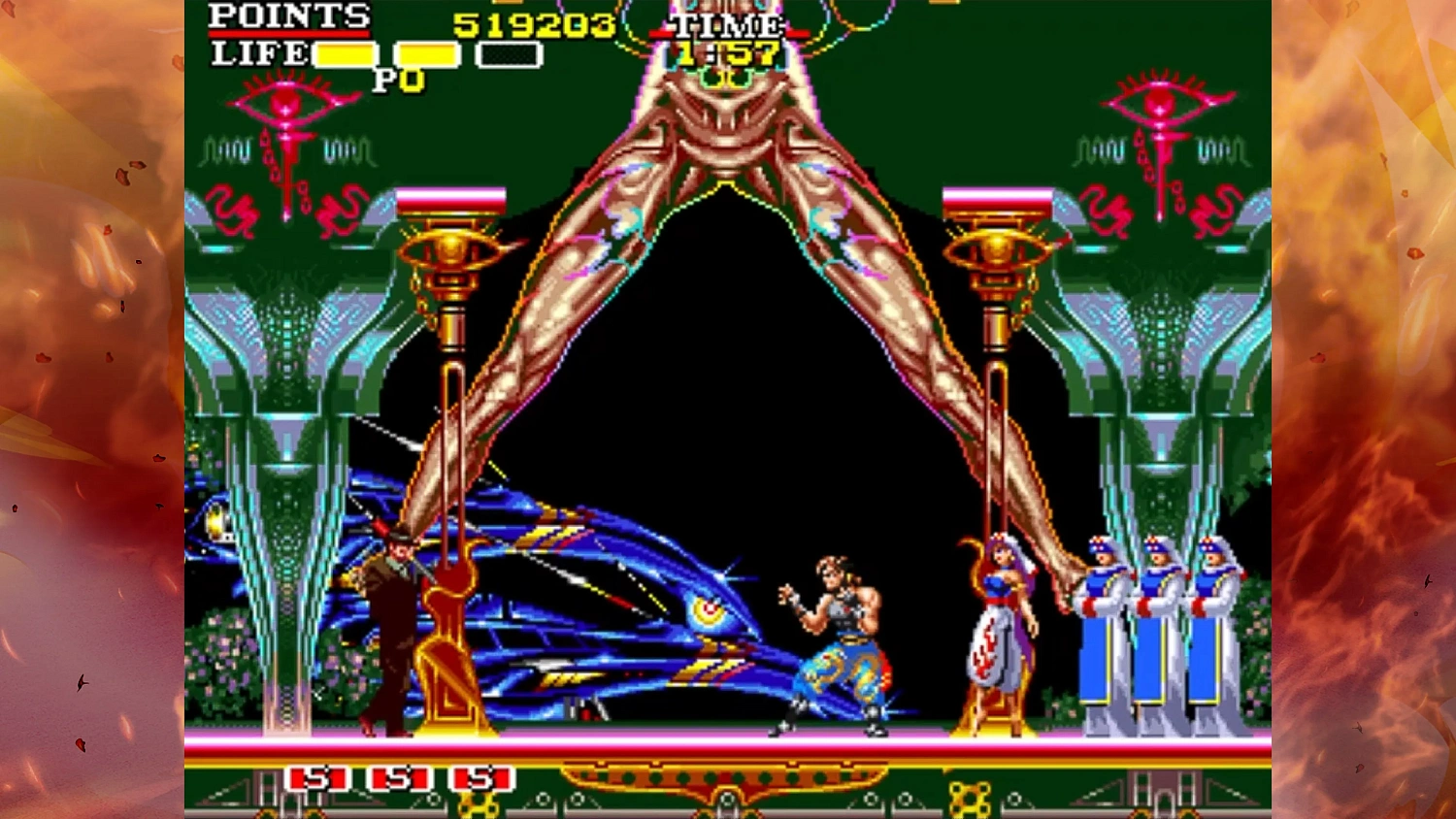The image size is (1456, 819).
Task: Toggle the PO counter under the life bar
Action: [399, 80]
